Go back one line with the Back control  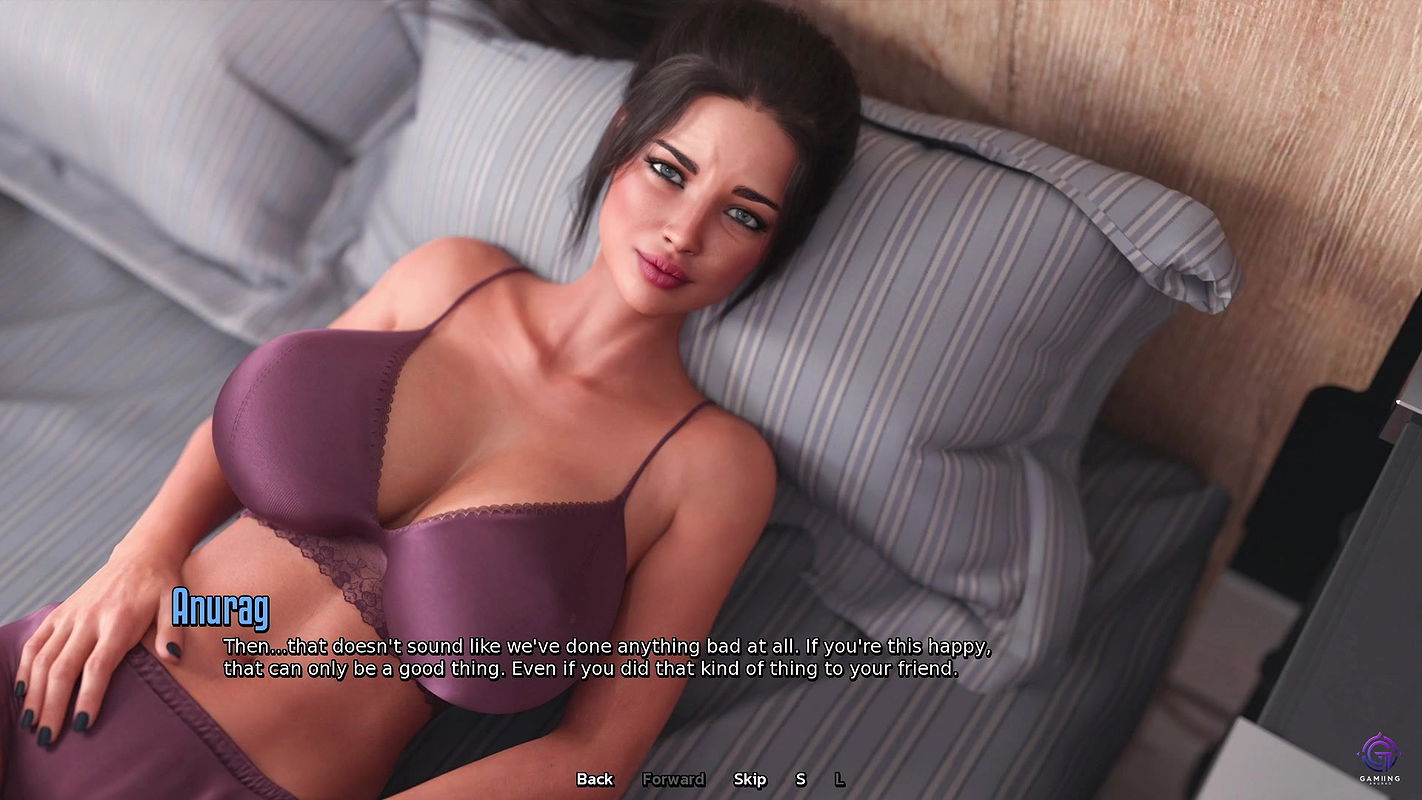coord(593,779)
